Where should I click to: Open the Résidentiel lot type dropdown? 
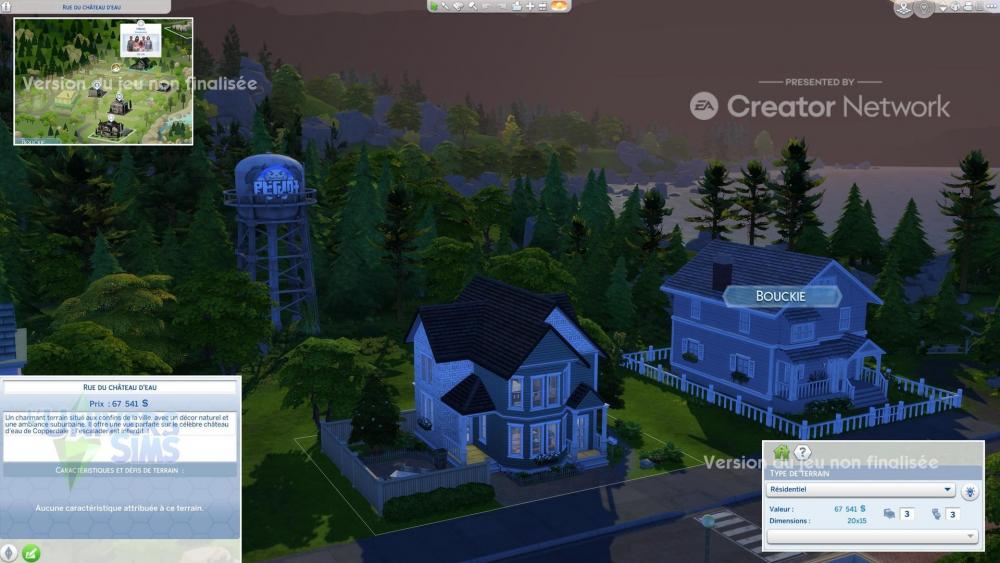pos(860,490)
